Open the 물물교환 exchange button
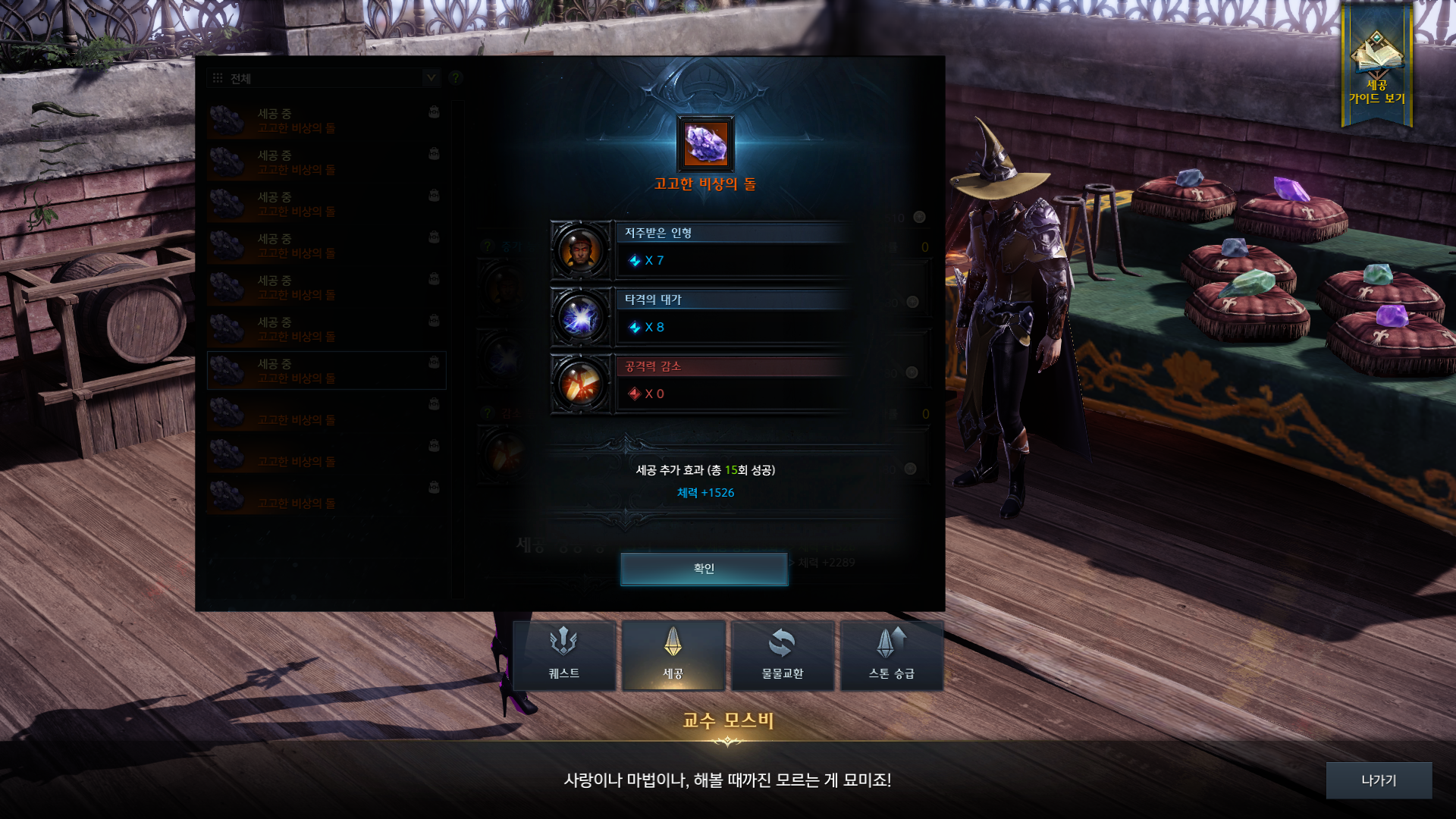 coord(782,655)
